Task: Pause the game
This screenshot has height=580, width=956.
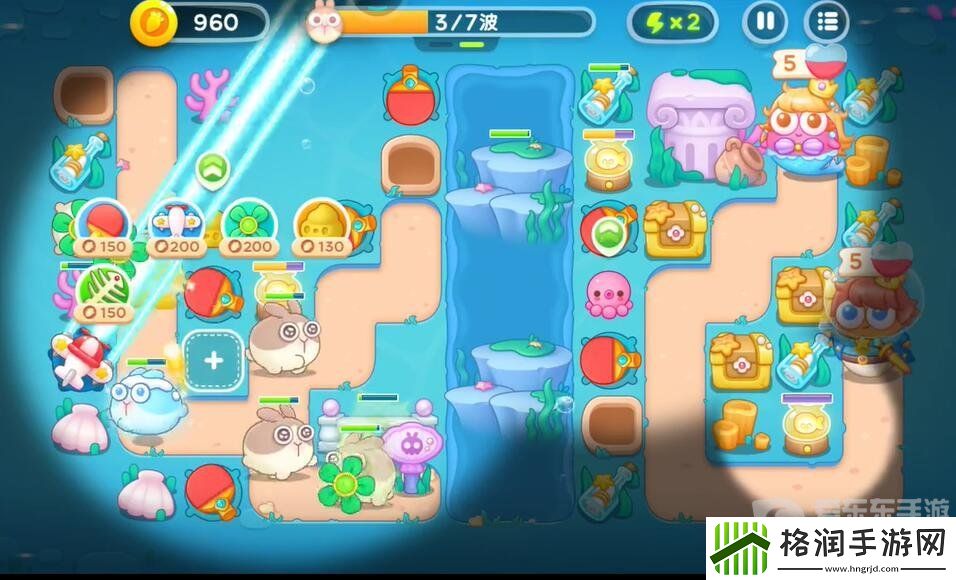Action: pos(765,22)
